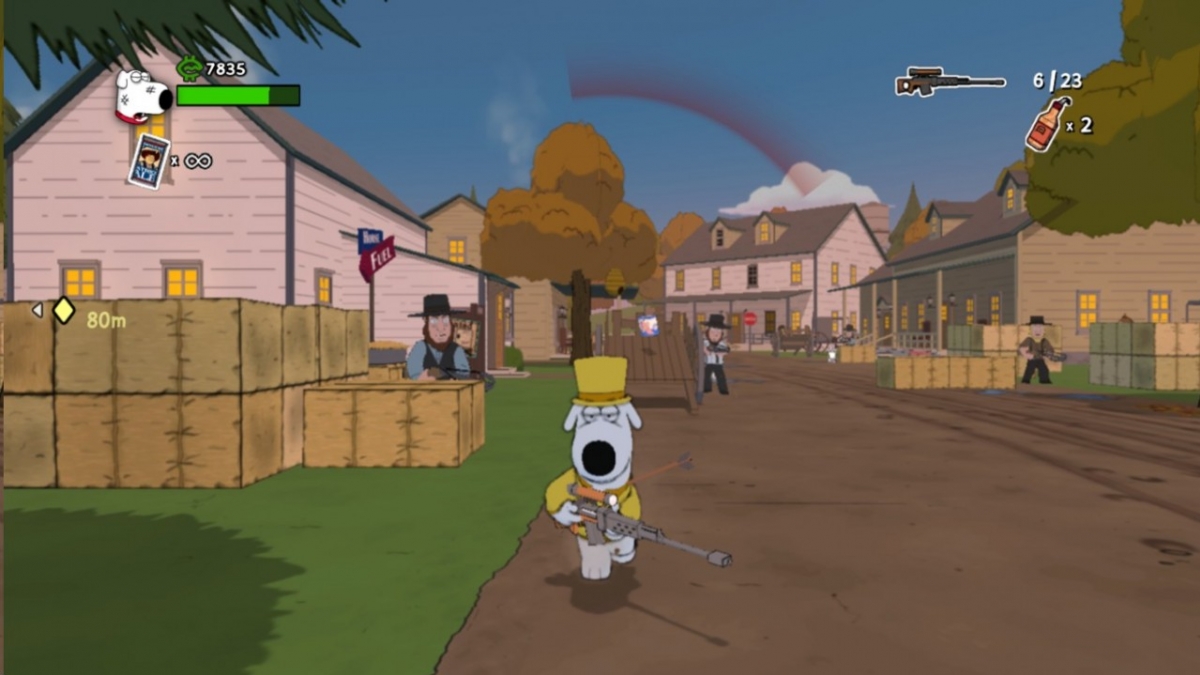Click the green money icon
The image size is (1200, 675).
click(189, 68)
